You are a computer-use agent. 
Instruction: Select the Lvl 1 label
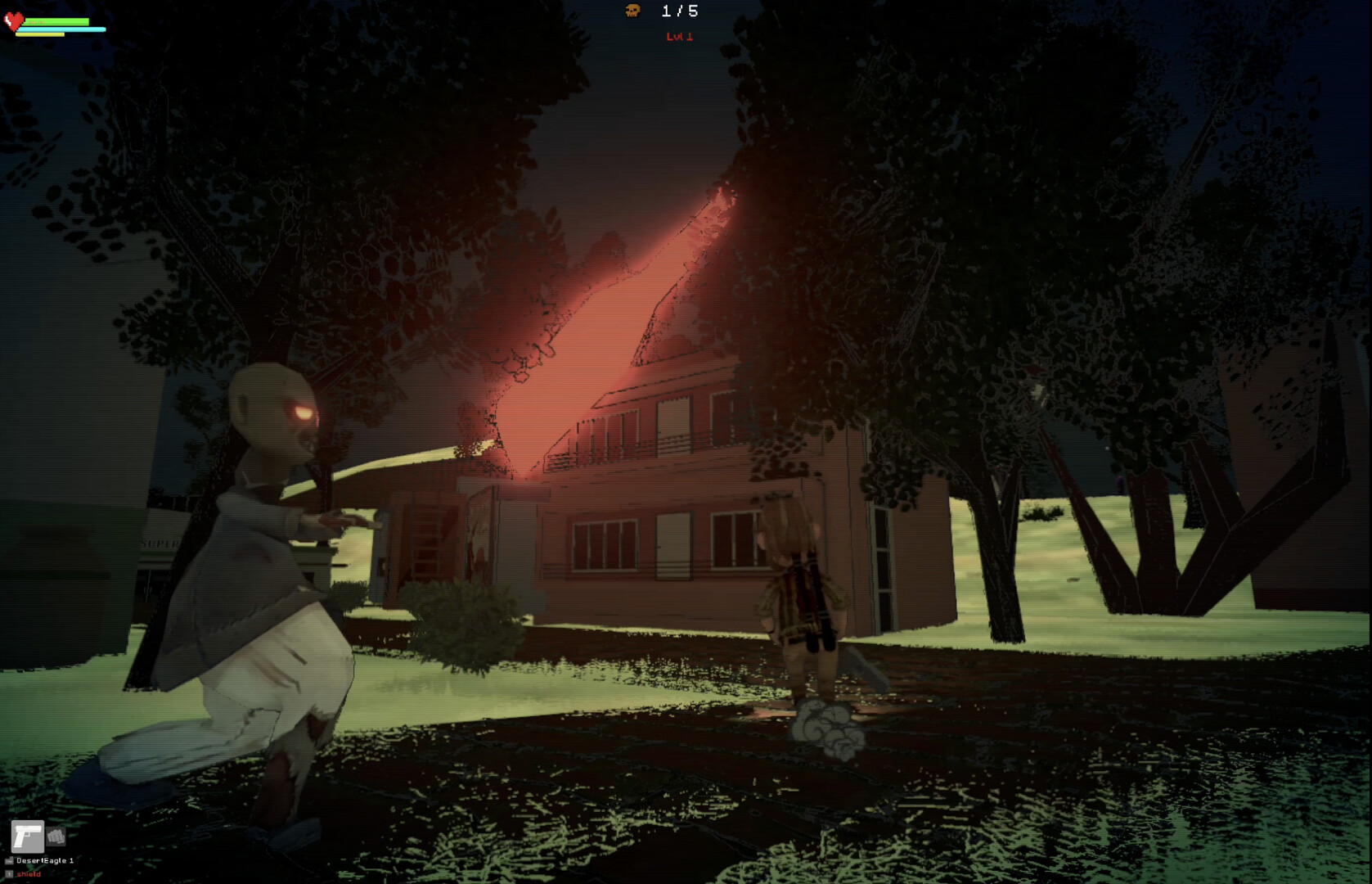678,37
